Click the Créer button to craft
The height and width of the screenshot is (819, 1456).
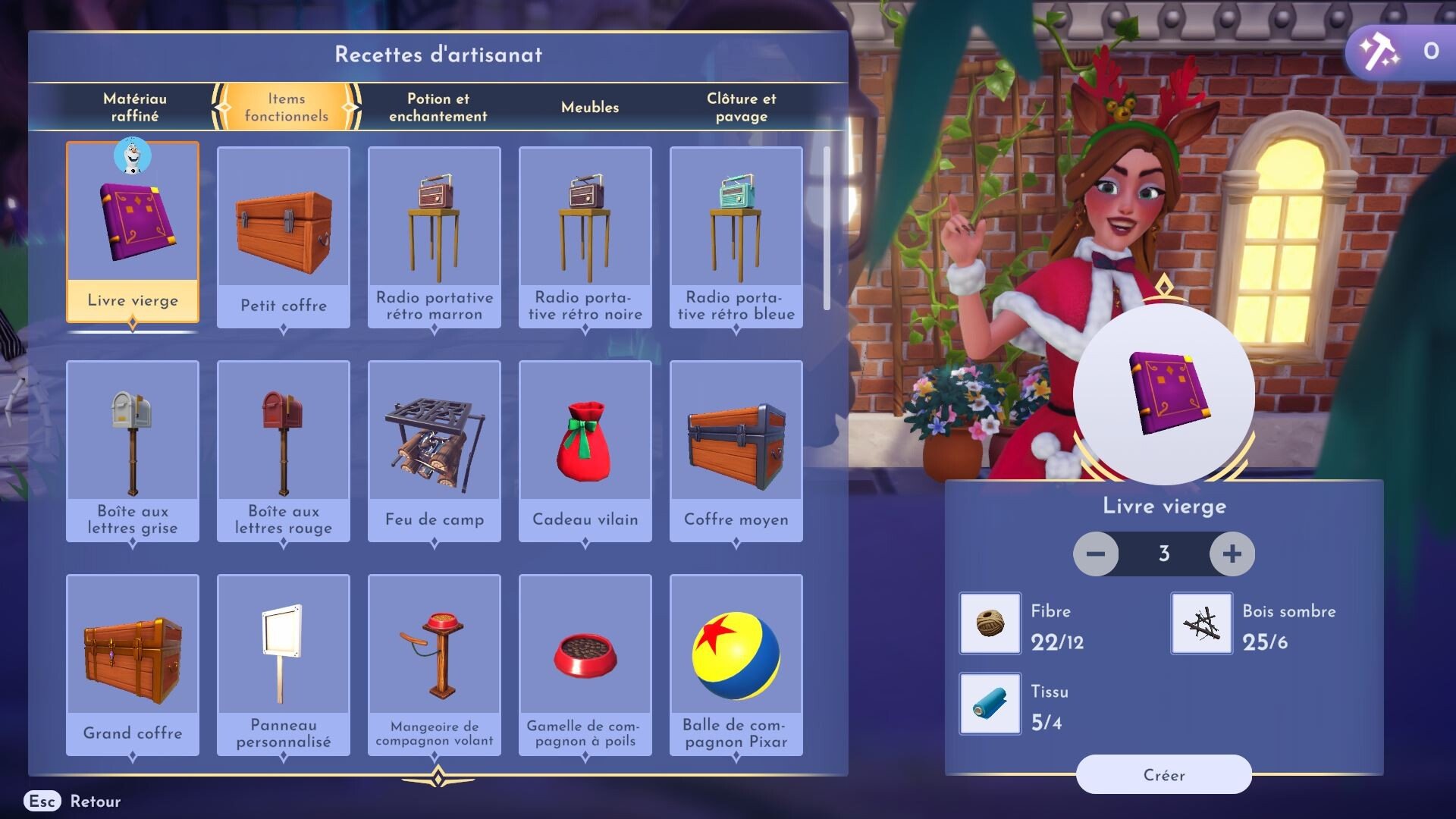(x=1163, y=774)
